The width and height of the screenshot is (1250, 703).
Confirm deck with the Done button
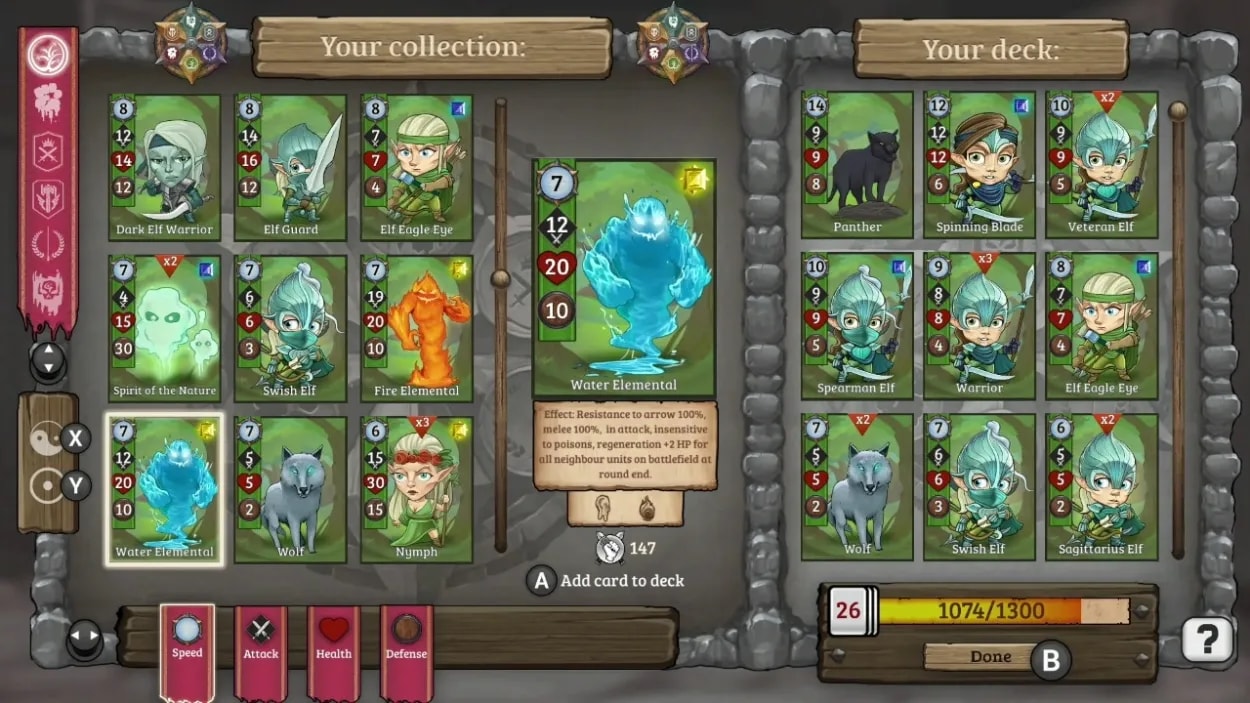coord(990,657)
